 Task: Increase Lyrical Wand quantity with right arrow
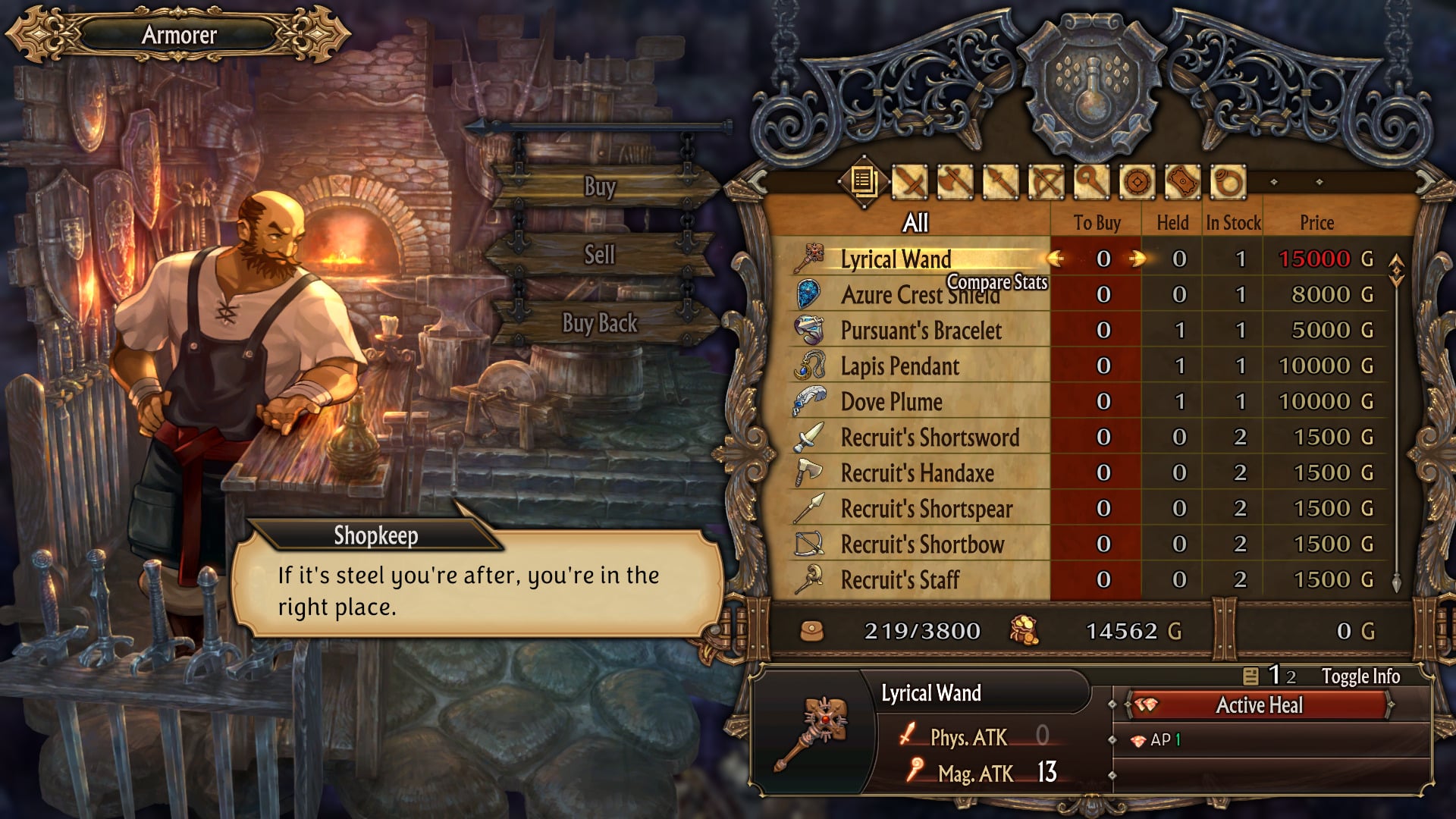click(x=1137, y=259)
